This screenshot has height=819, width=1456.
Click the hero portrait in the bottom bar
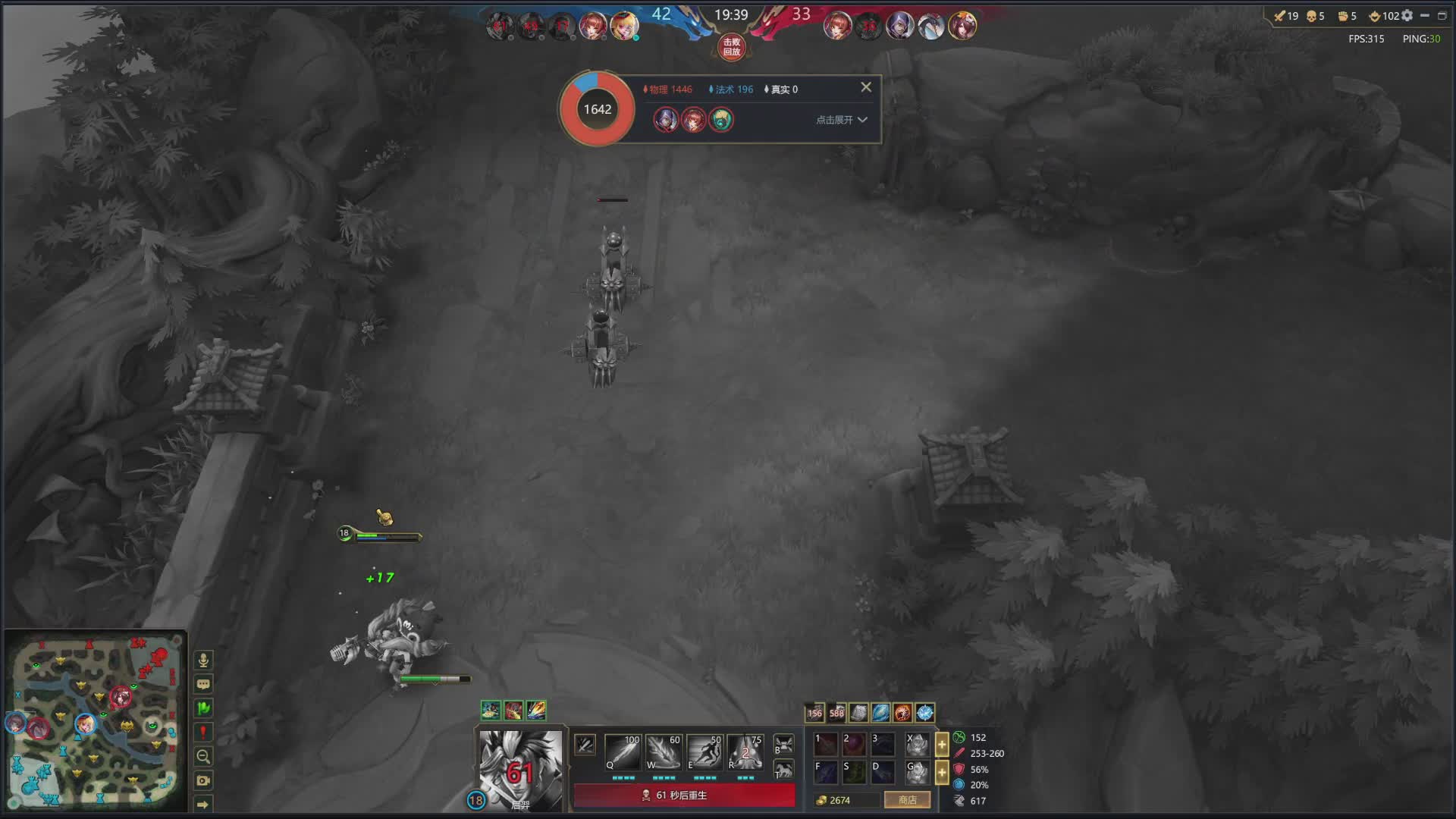(520, 767)
